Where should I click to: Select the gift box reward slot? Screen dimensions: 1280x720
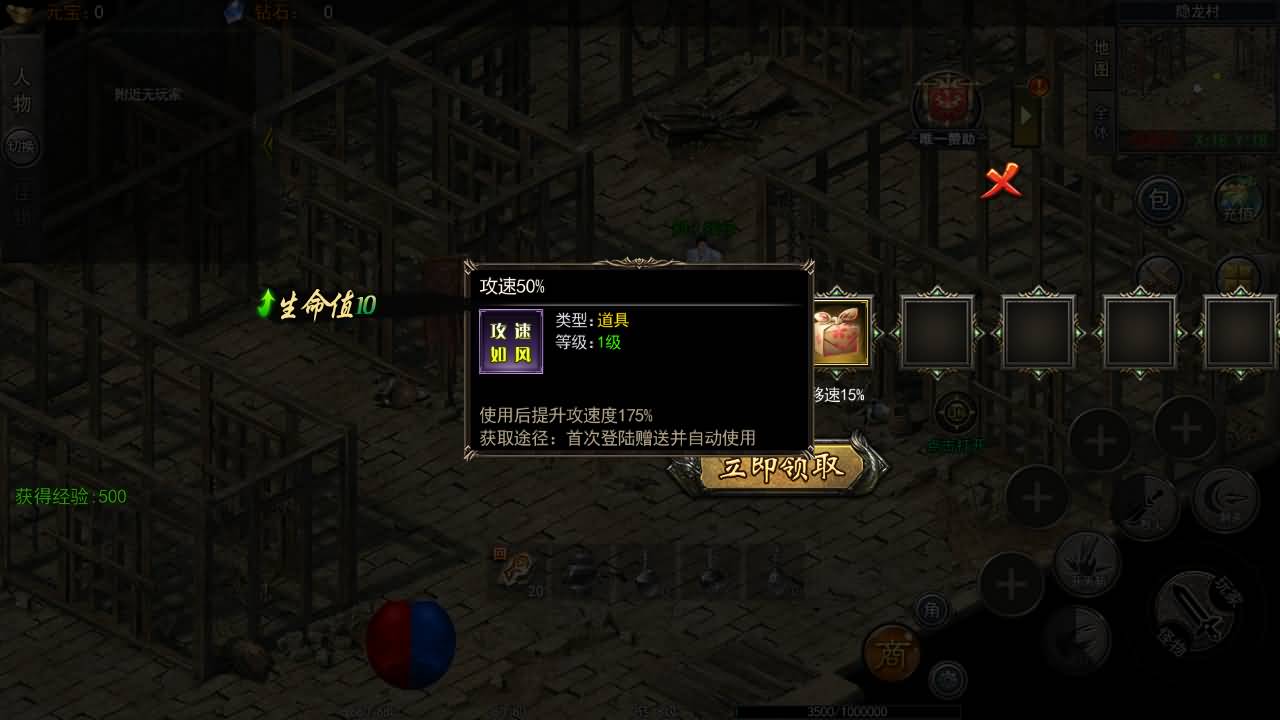838,332
